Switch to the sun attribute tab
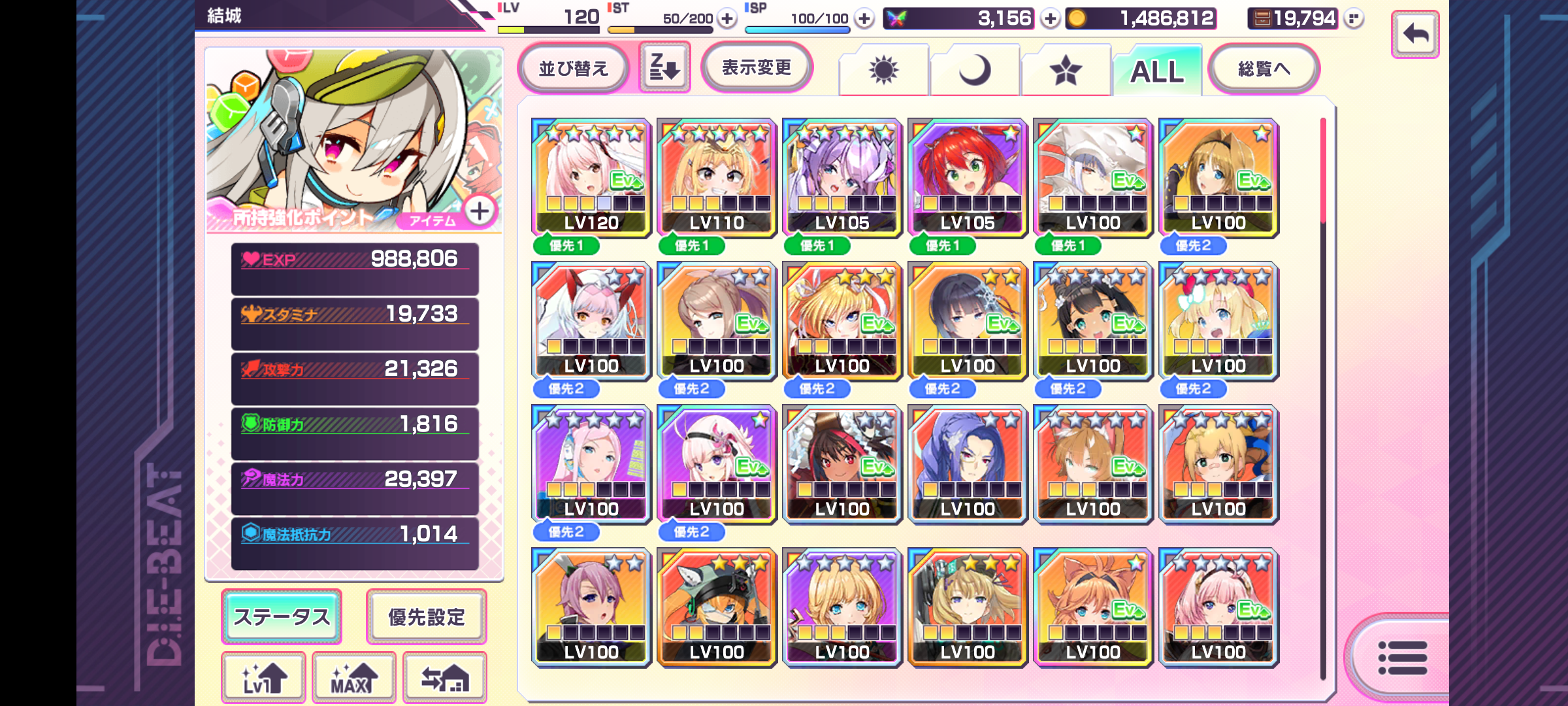 coord(883,70)
